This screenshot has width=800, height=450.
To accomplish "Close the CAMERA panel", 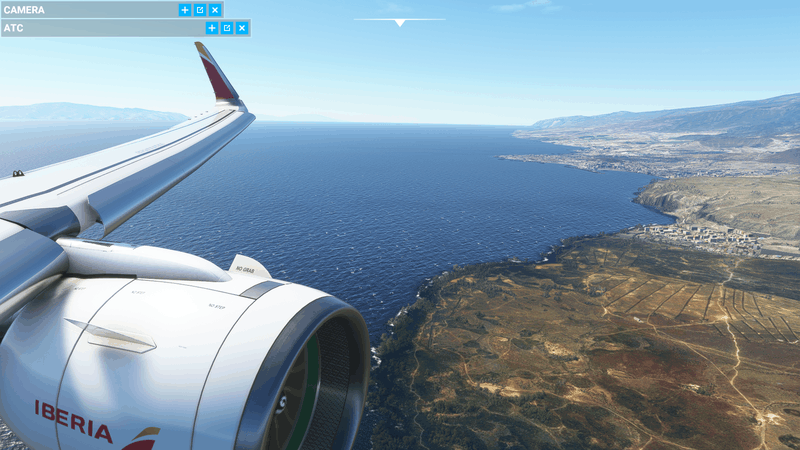I will point(215,10).
